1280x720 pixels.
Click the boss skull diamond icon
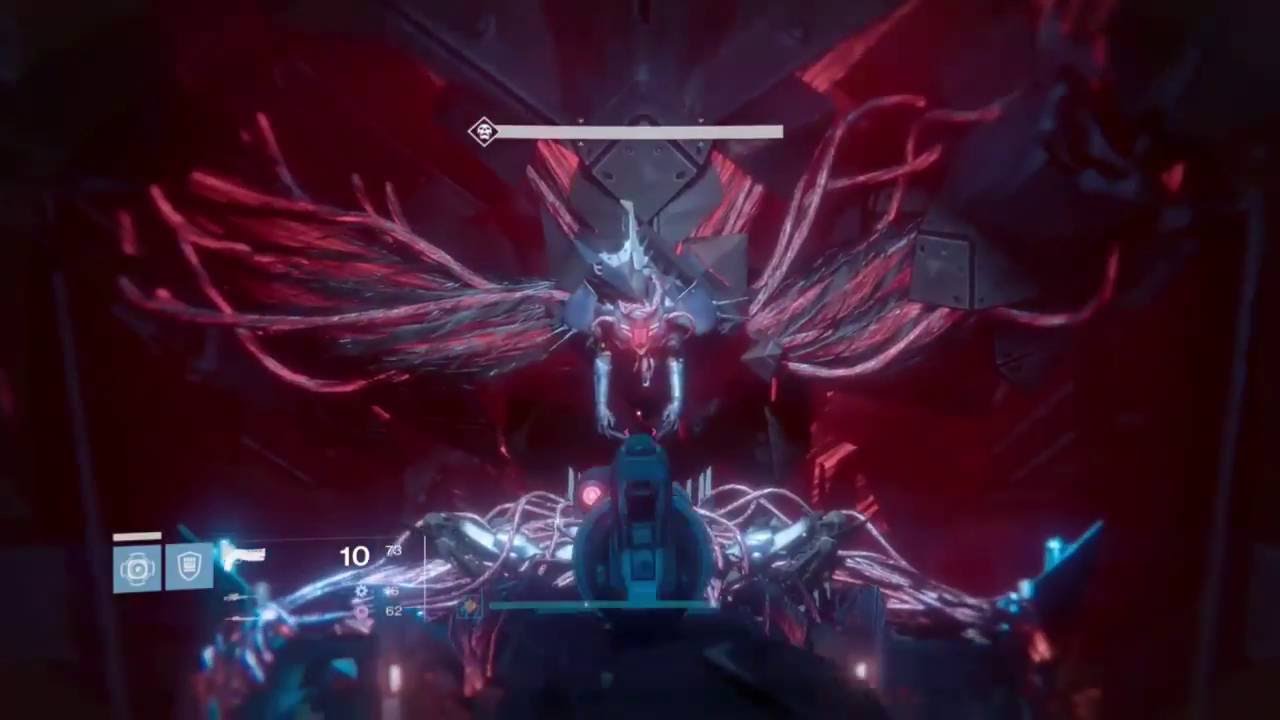pyautogui.click(x=484, y=131)
